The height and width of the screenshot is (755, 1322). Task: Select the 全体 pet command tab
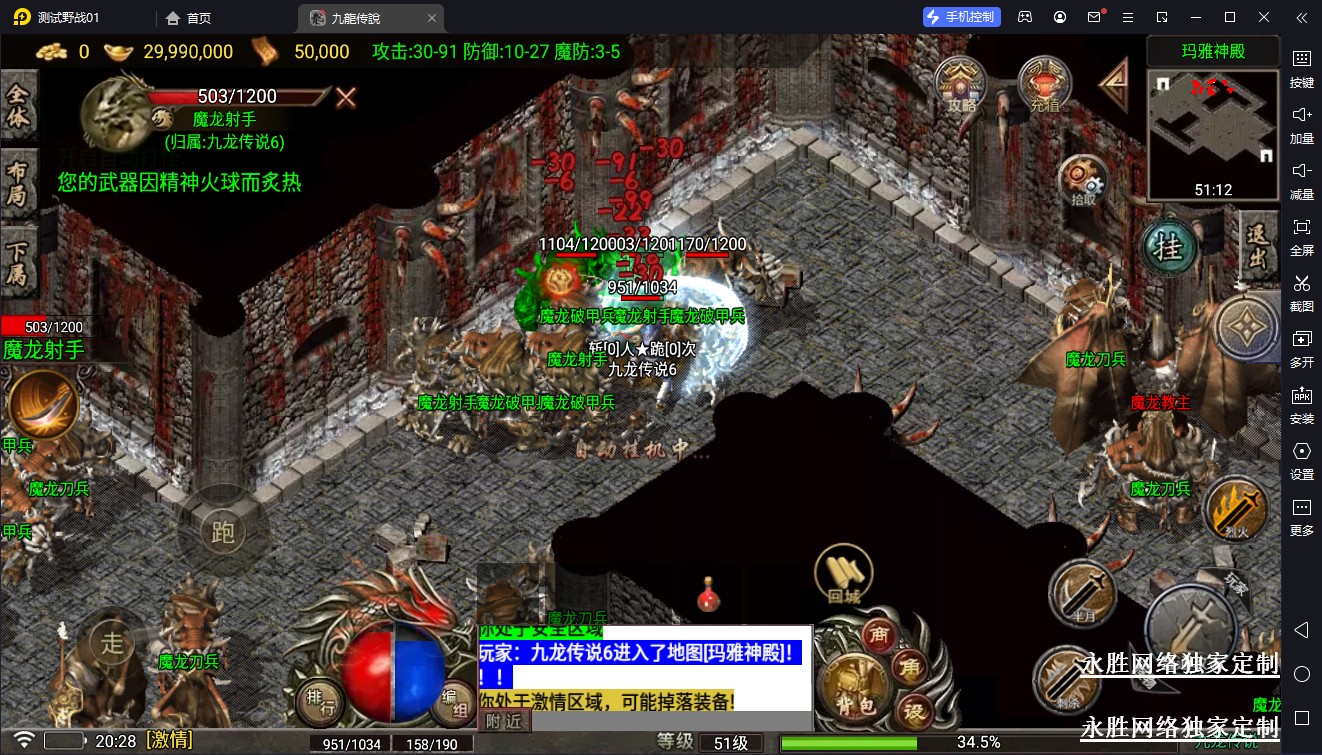pyautogui.click(x=18, y=108)
